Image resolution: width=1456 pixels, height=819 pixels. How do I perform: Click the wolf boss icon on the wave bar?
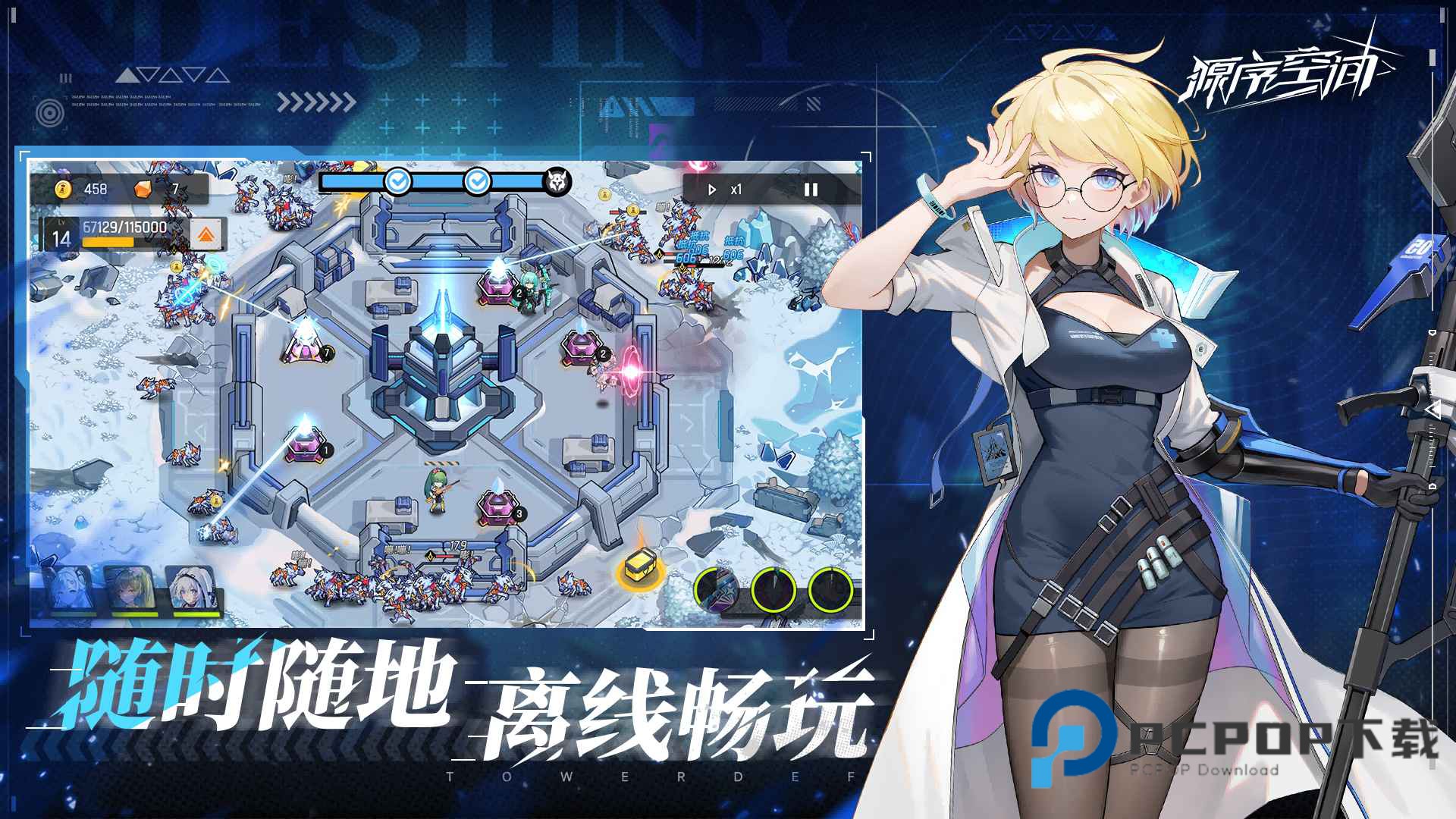click(557, 180)
